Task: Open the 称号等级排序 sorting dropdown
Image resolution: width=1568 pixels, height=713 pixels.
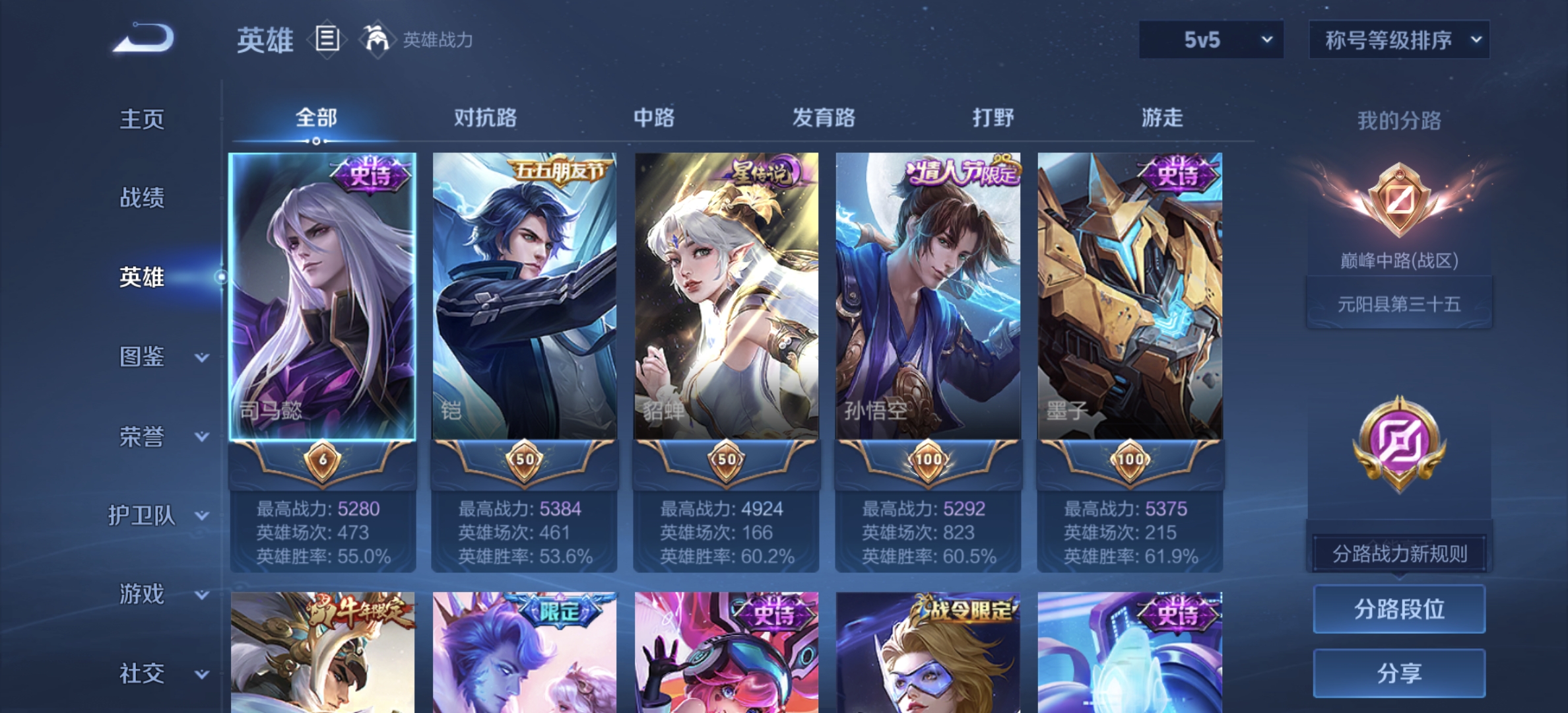Action: point(1398,40)
